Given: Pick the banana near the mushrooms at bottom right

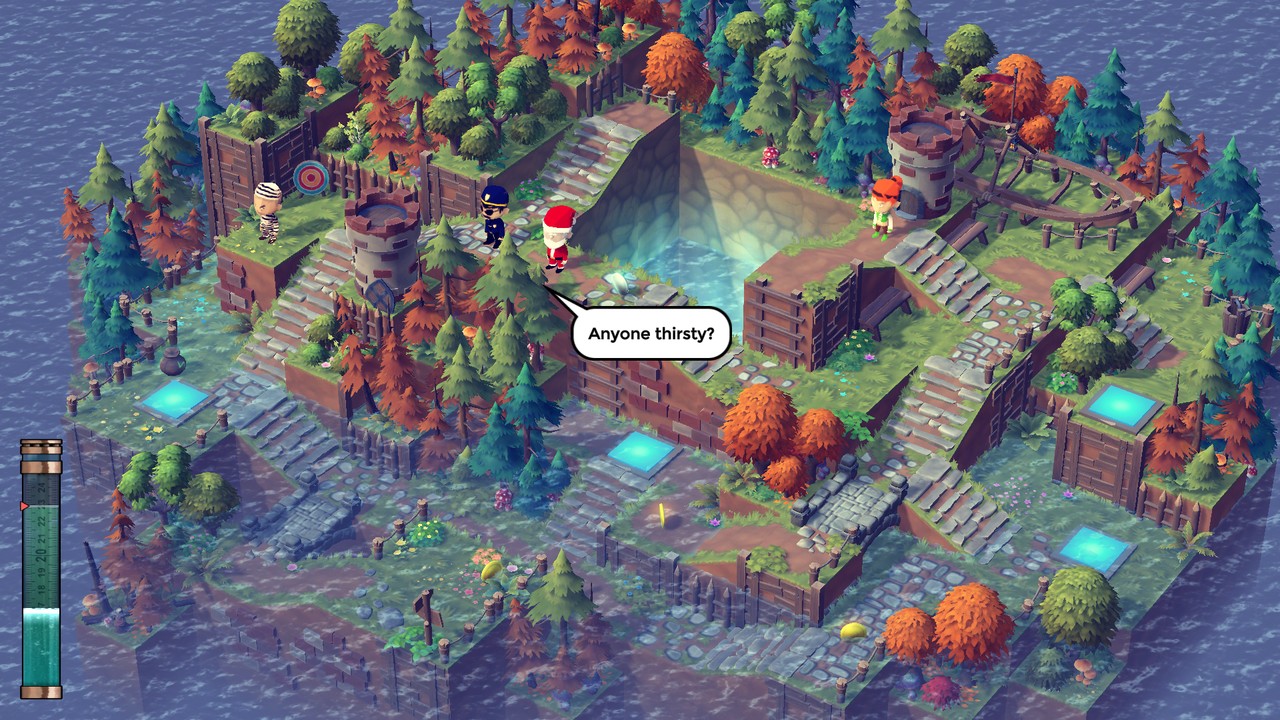Looking at the screenshot, I should (x=852, y=630).
